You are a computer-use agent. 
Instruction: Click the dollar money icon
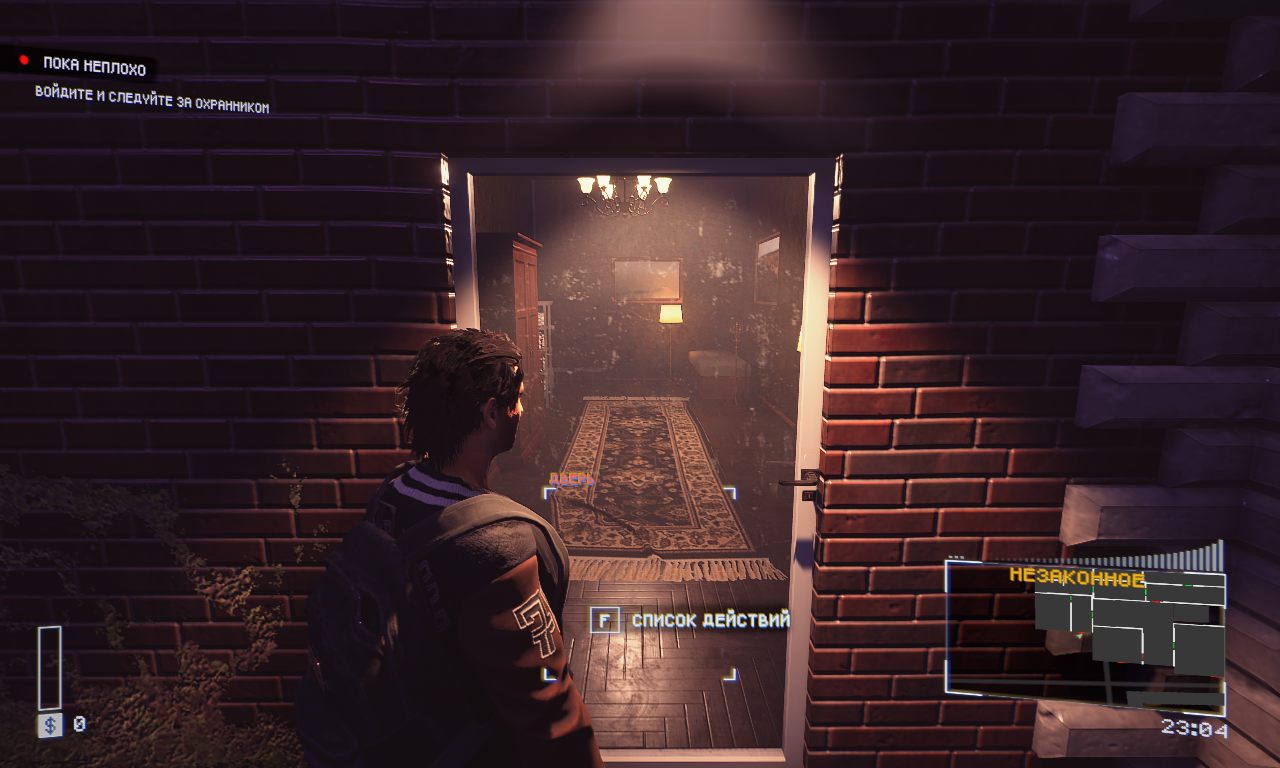click(49, 725)
